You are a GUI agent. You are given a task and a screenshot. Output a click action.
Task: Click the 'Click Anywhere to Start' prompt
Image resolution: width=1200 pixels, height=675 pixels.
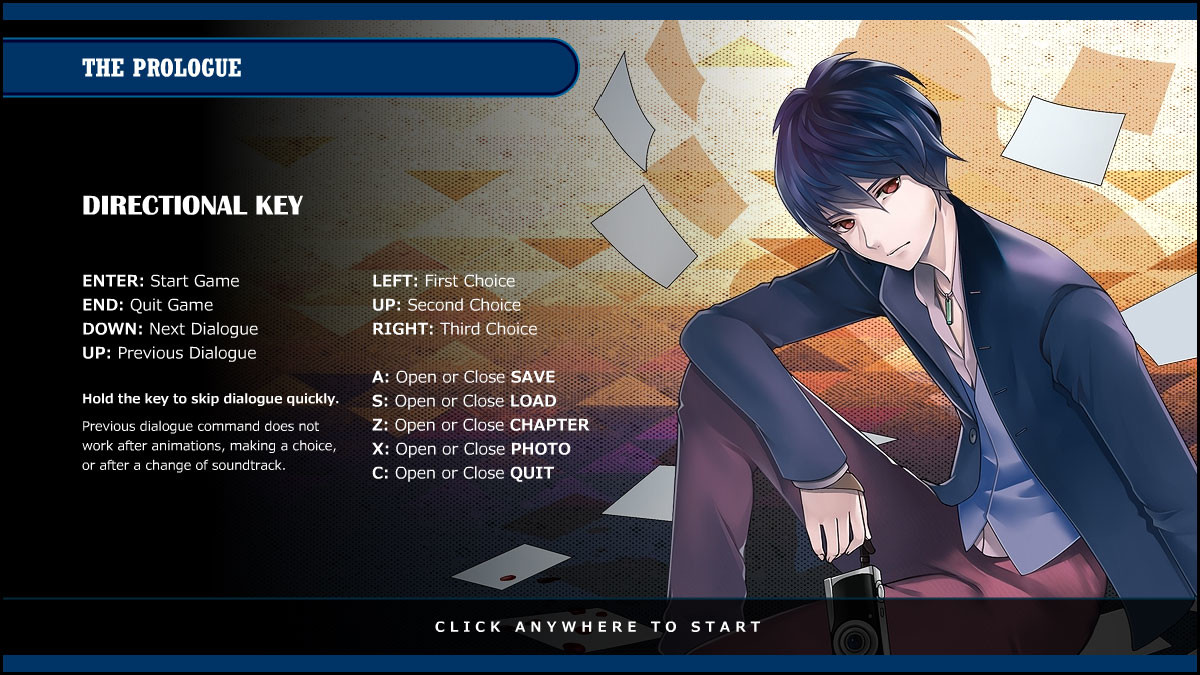[x=598, y=627]
